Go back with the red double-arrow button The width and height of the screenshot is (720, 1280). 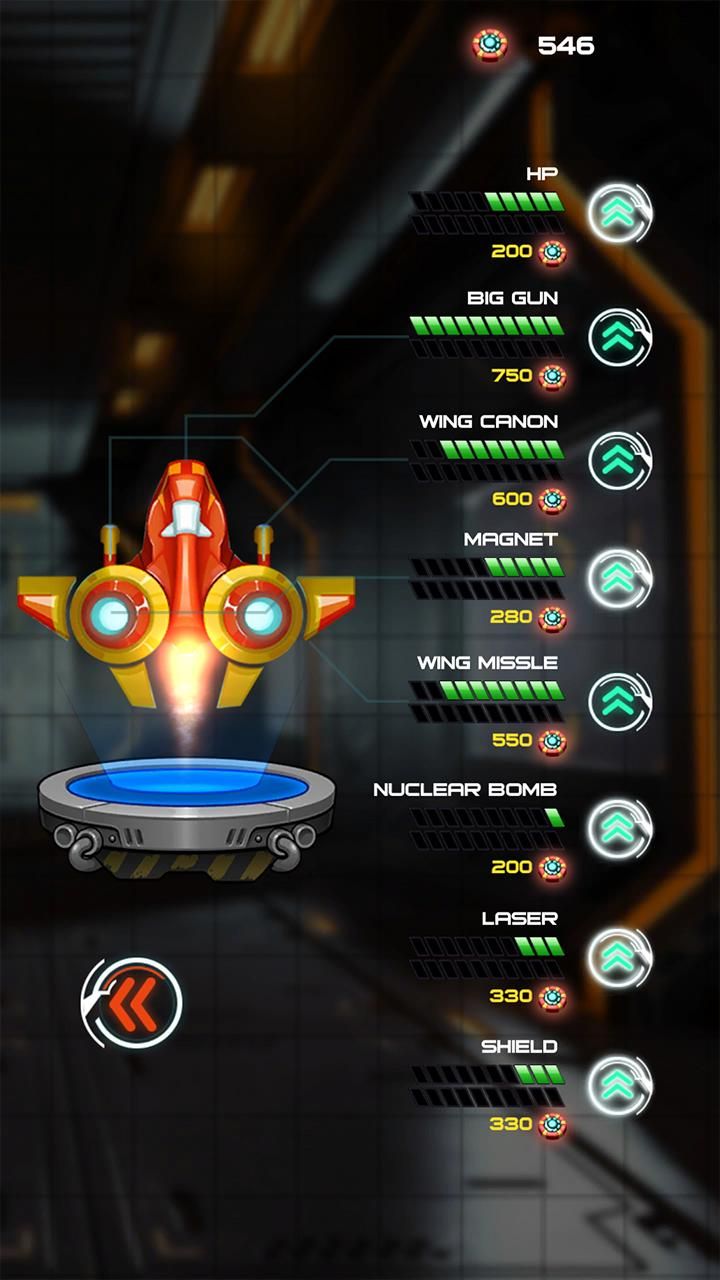click(x=132, y=1003)
